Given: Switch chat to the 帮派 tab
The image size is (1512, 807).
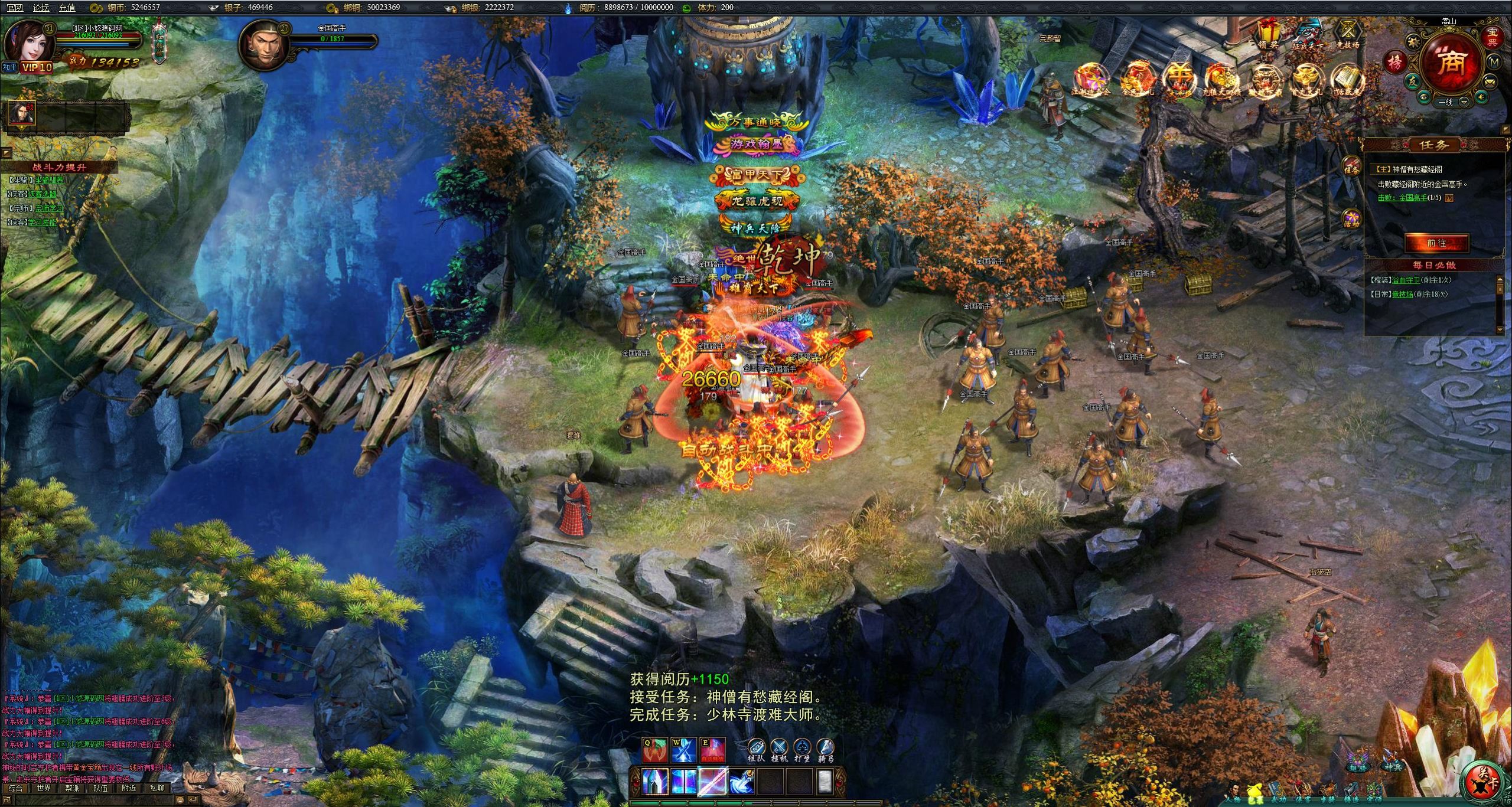Looking at the screenshot, I should pyautogui.click(x=72, y=788).
